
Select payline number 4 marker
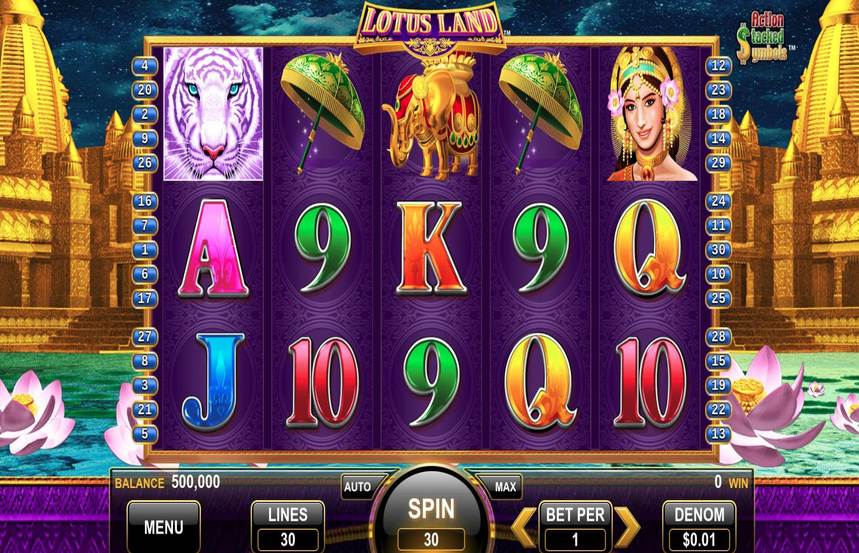pyautogui.click(x=146, y=65)
